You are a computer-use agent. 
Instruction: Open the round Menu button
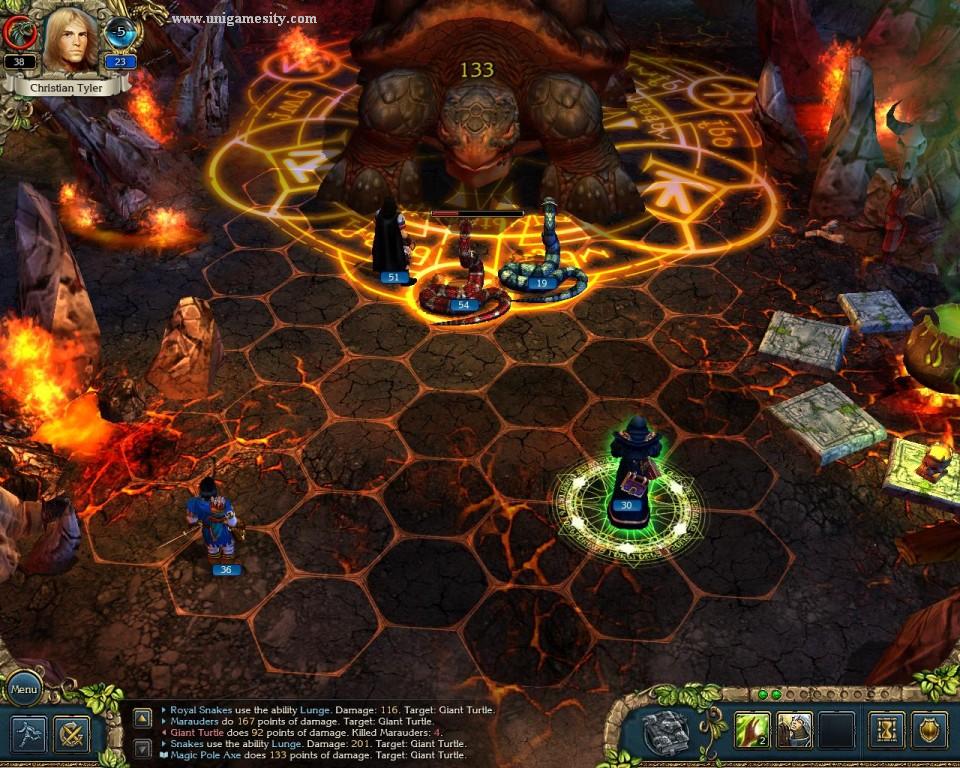pyautogui.click(x=24, y=689)
